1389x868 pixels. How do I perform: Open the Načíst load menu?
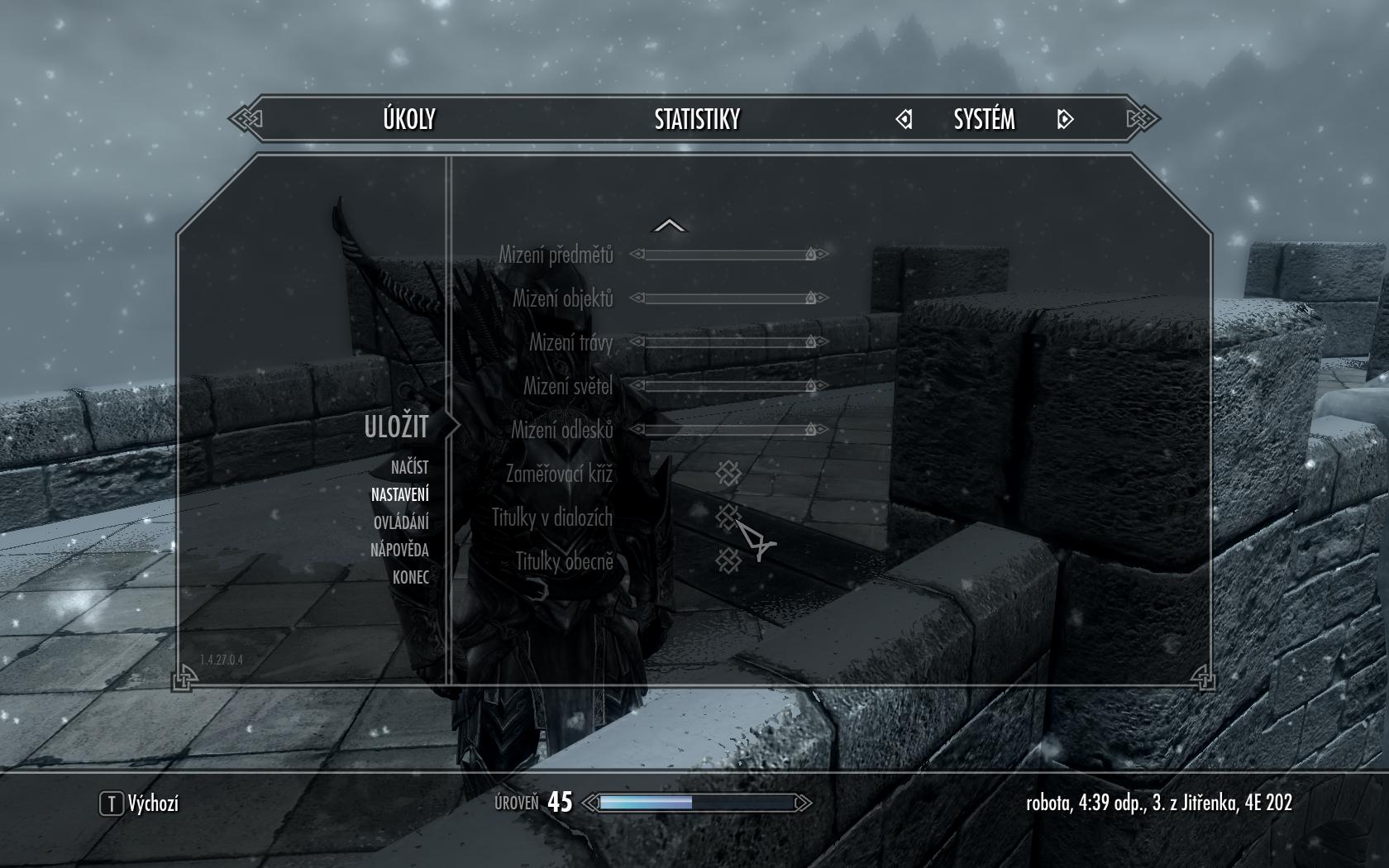tap(409, 468)
